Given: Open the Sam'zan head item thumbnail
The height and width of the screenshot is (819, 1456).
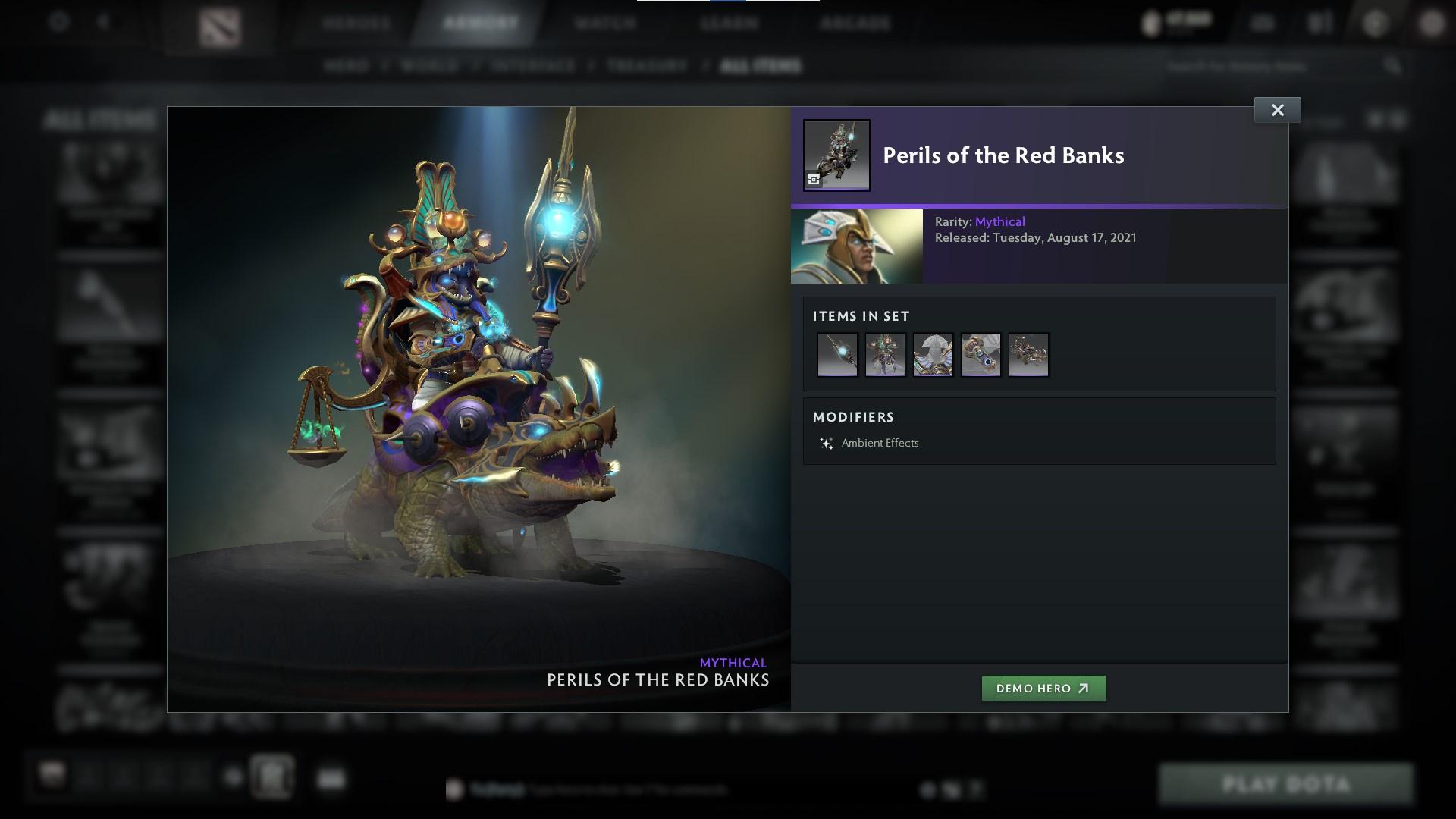Looking at the screenshot, I should coord(885,354).
